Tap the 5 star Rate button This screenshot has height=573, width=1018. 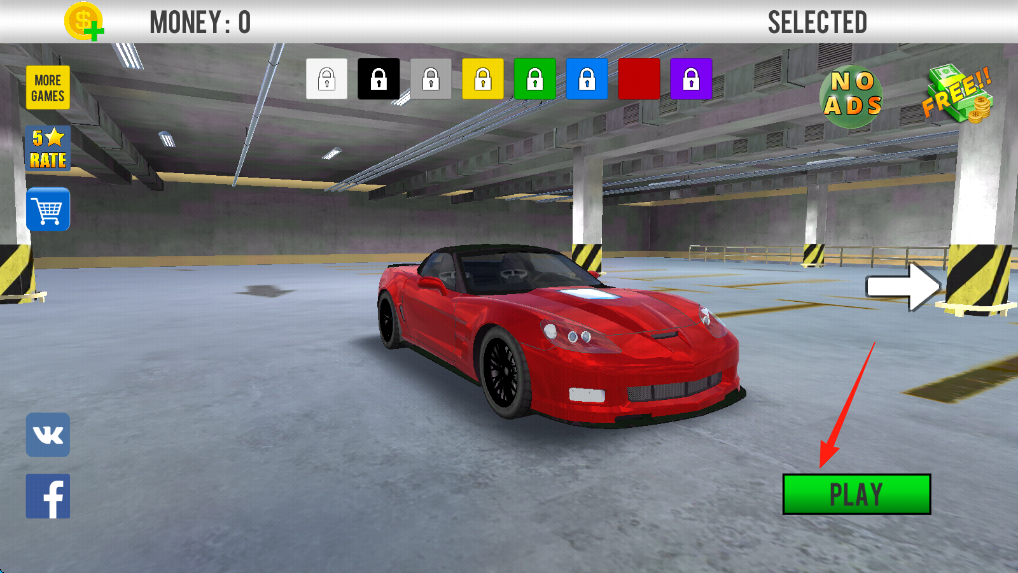tap(47, 148)
